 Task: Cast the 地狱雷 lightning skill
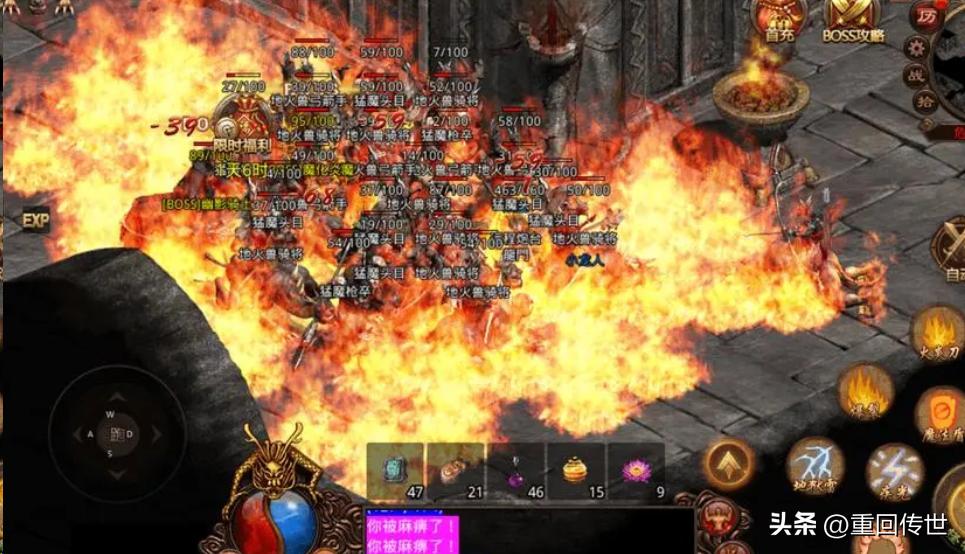[814, 467]
